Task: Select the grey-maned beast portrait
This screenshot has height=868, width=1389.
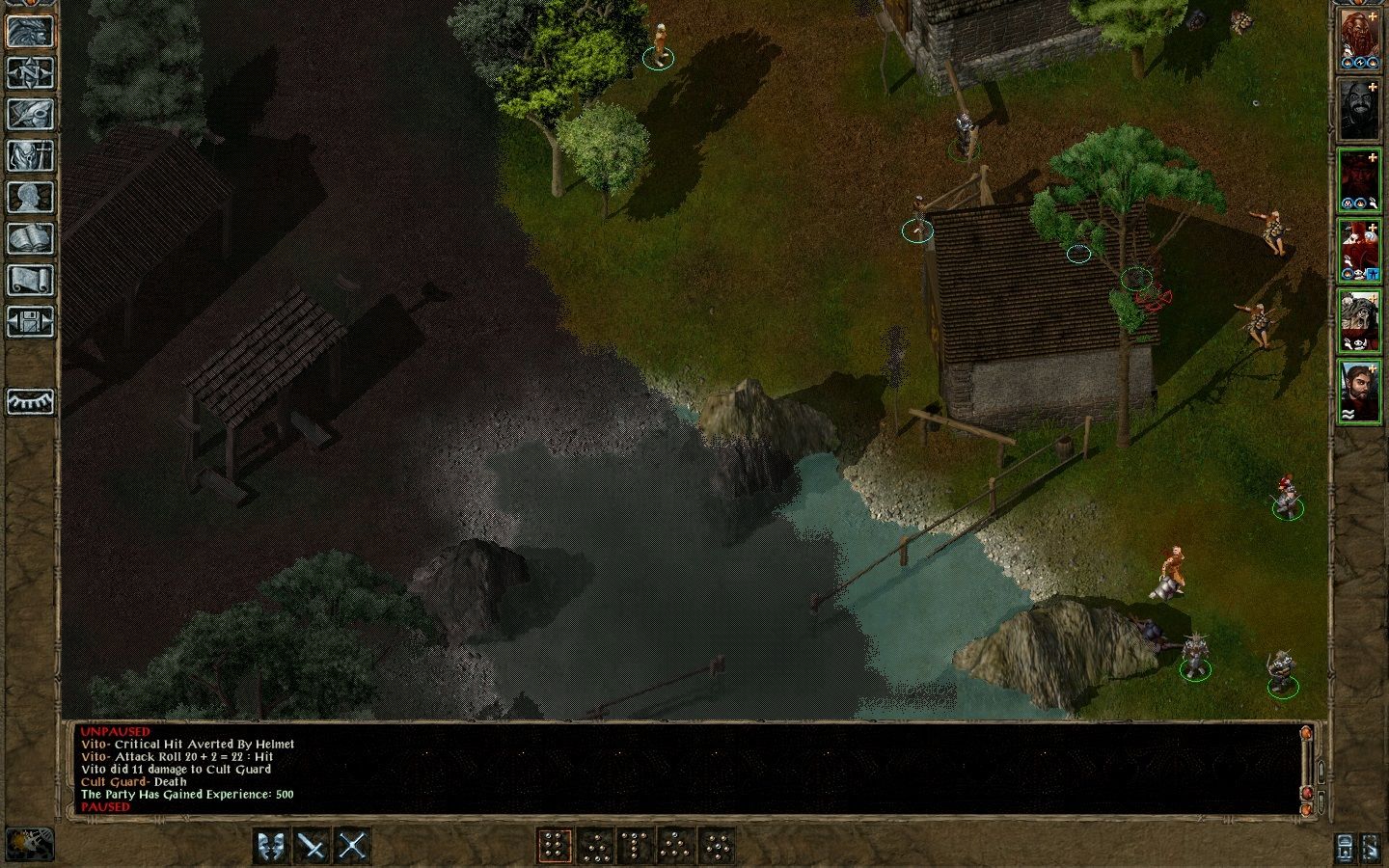Action: (x=1358, y=321)
